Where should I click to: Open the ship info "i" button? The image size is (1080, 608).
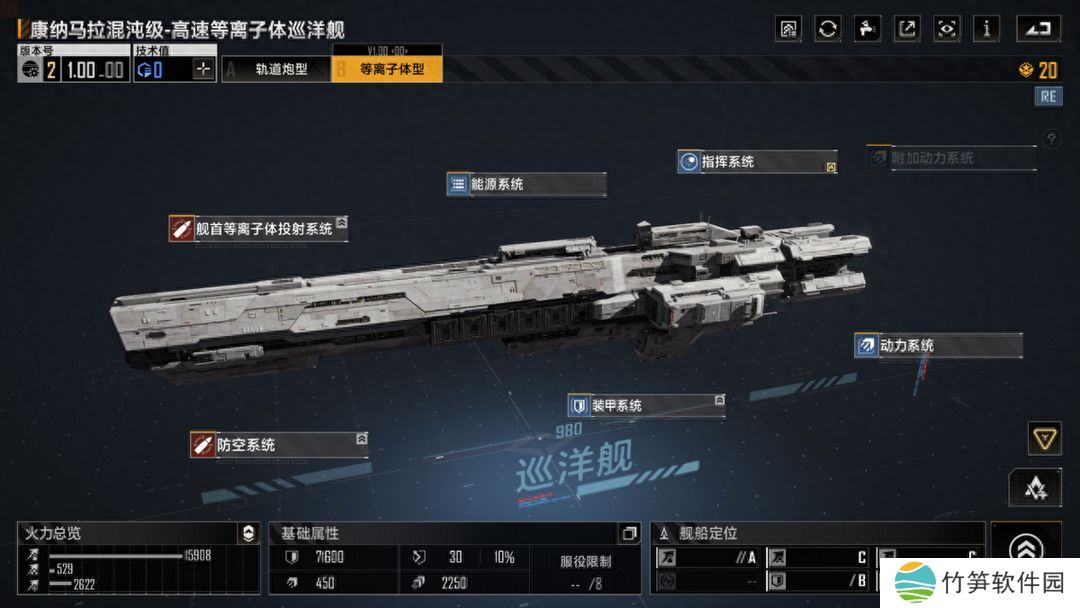986,29
